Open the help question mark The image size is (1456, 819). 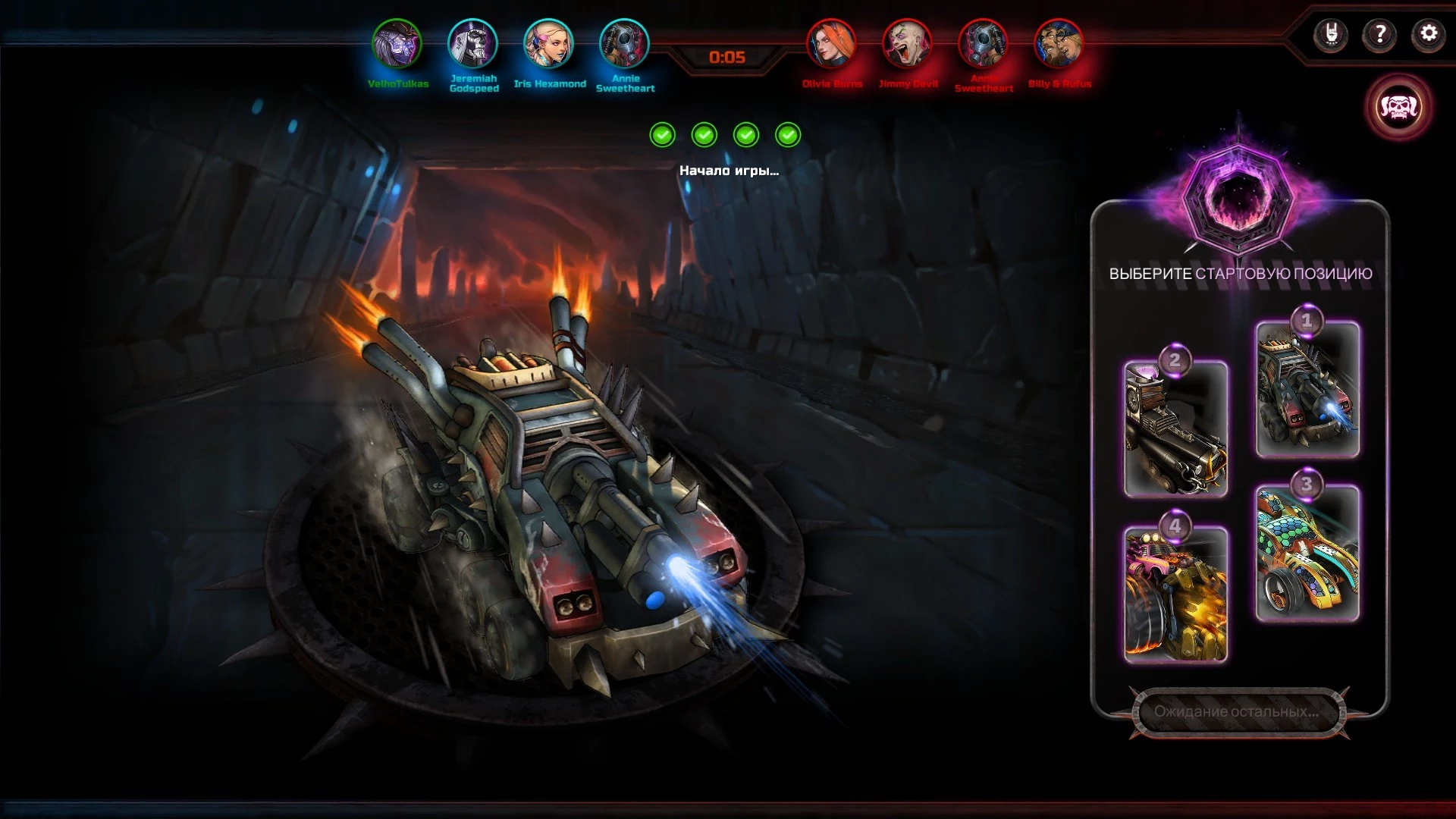[x=1379, y=34]
